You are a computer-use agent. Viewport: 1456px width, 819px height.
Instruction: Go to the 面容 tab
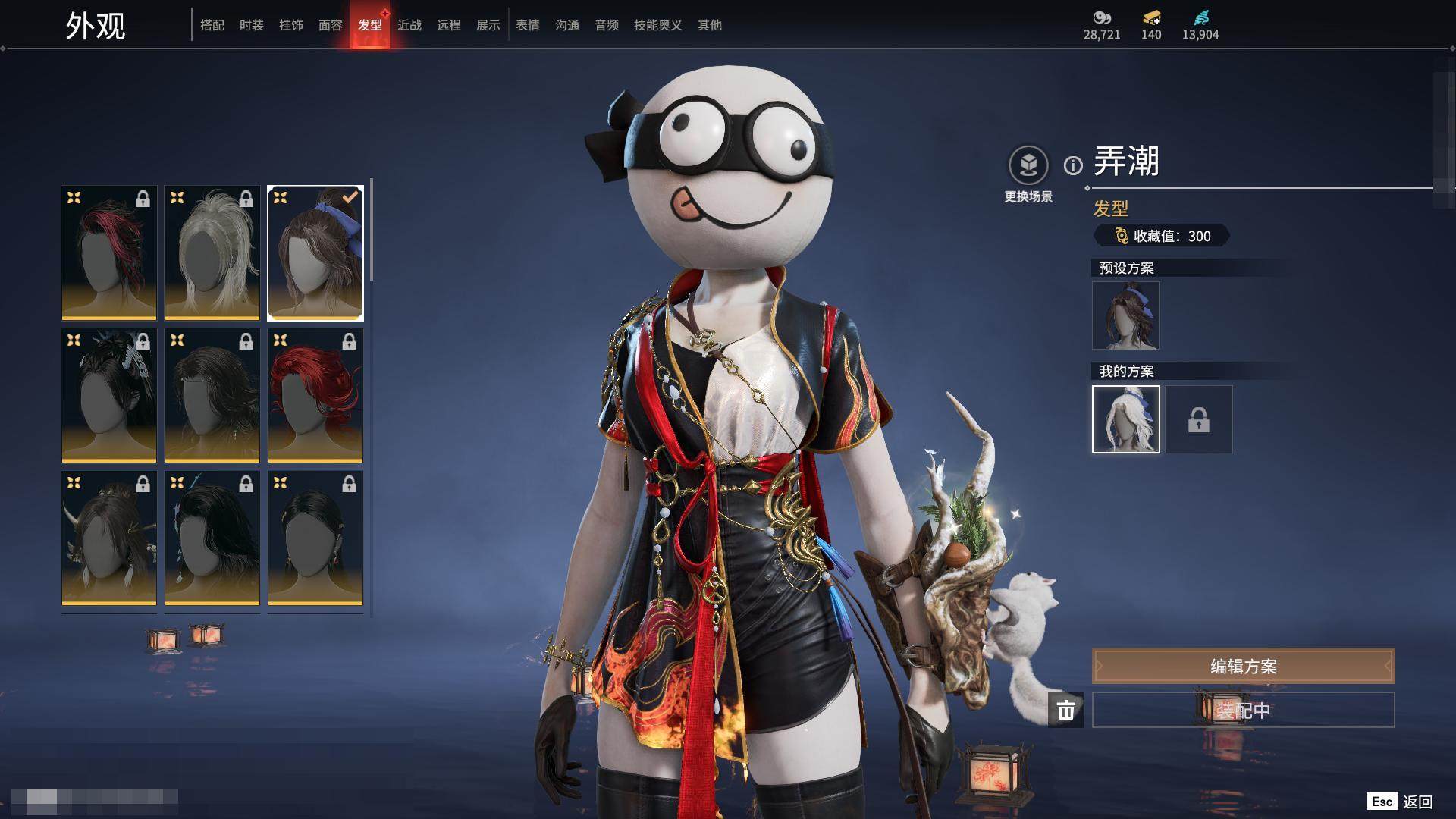(x=331, y=25)
